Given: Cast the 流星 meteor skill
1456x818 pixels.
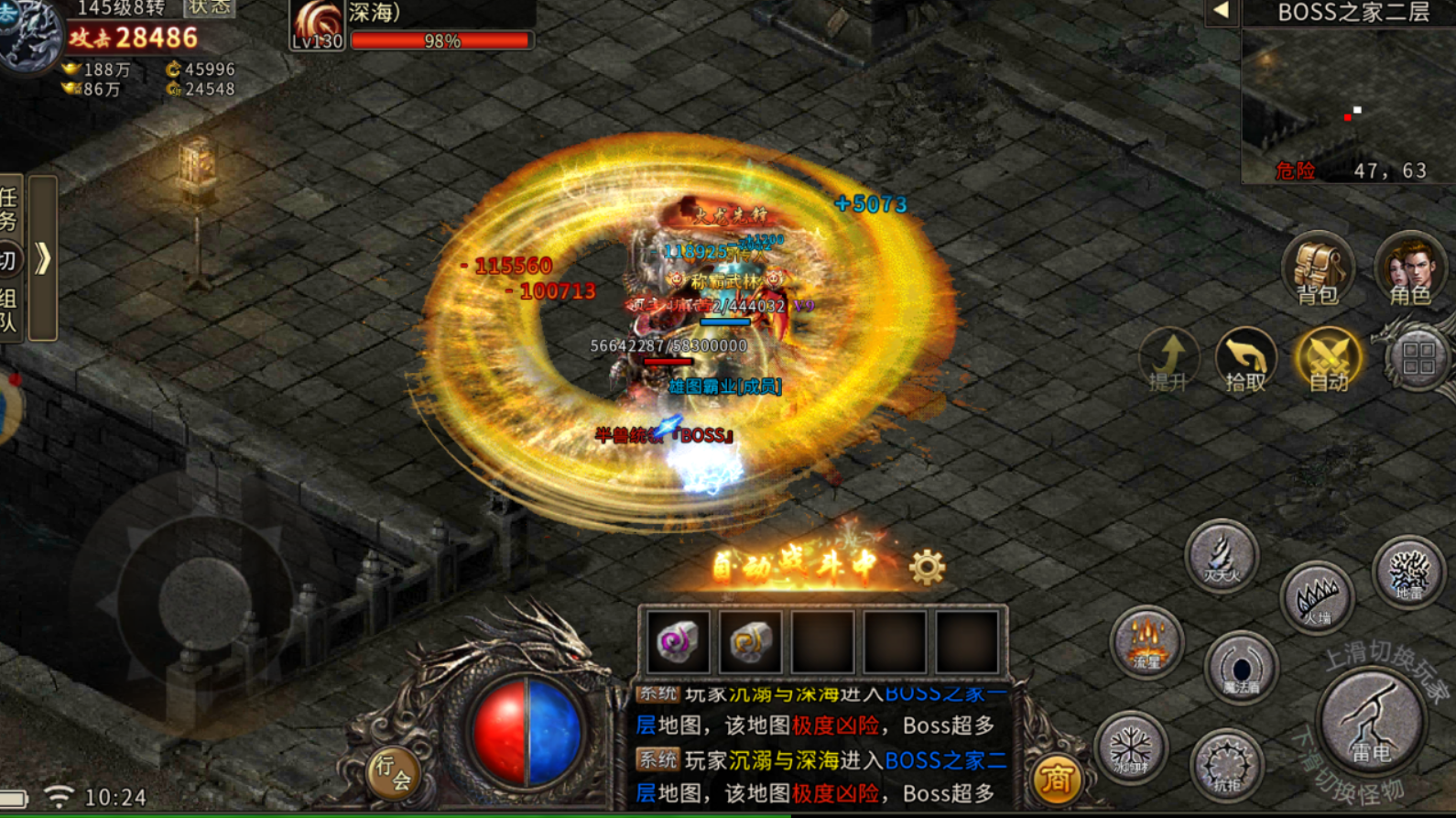Looking at the screenshot, I should coord(1146,641).
